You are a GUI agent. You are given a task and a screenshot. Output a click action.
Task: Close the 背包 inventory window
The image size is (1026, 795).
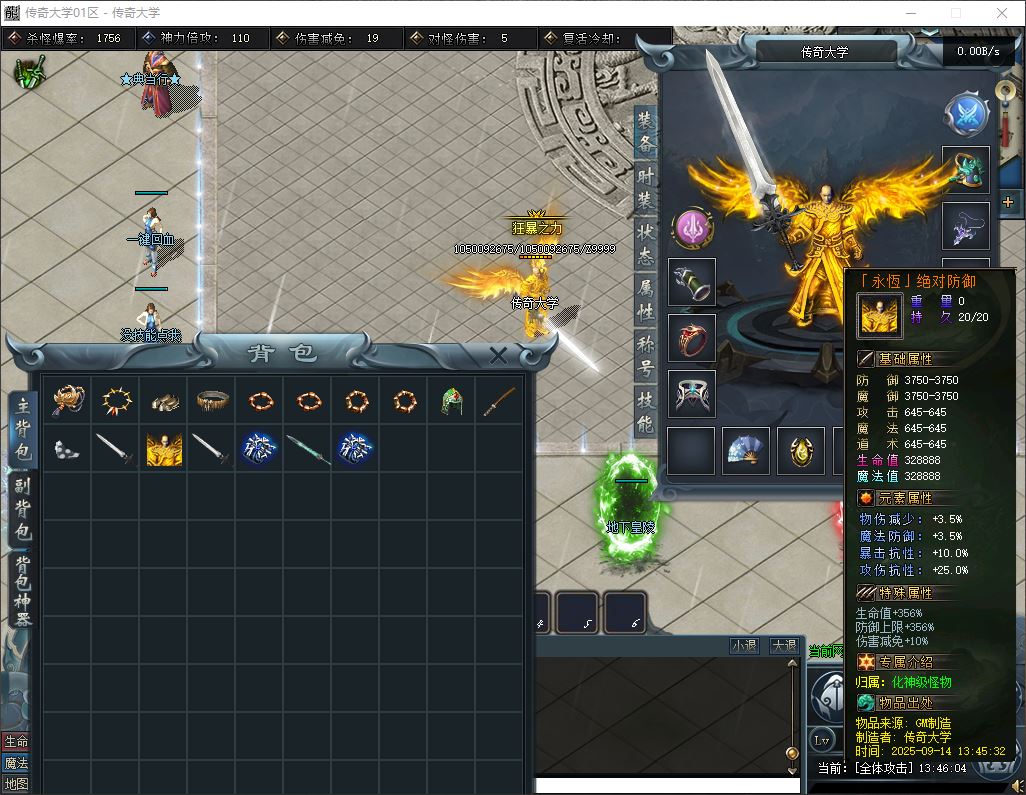(x=498, y=354)
